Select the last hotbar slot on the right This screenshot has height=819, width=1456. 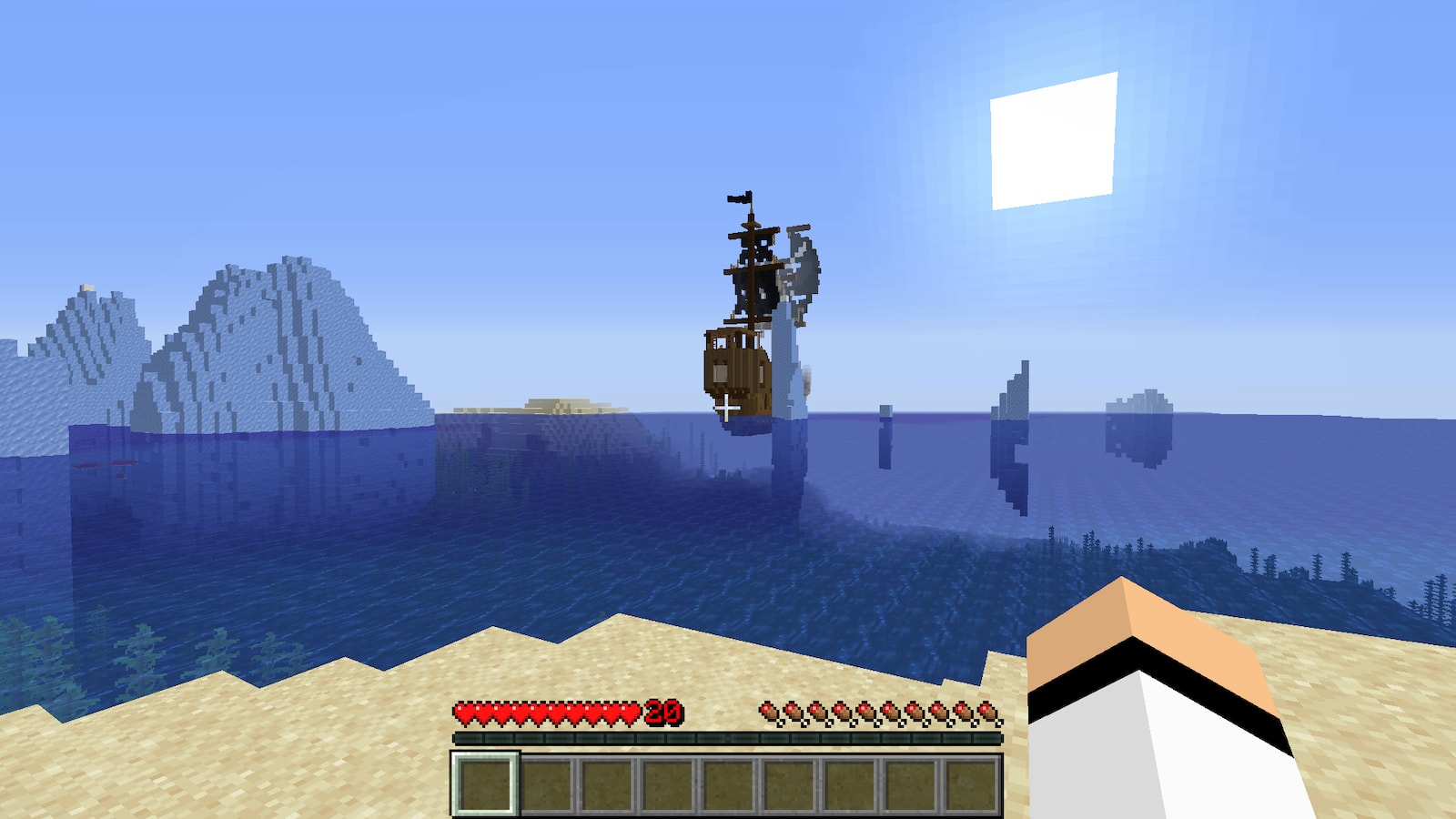click(970, 784)
